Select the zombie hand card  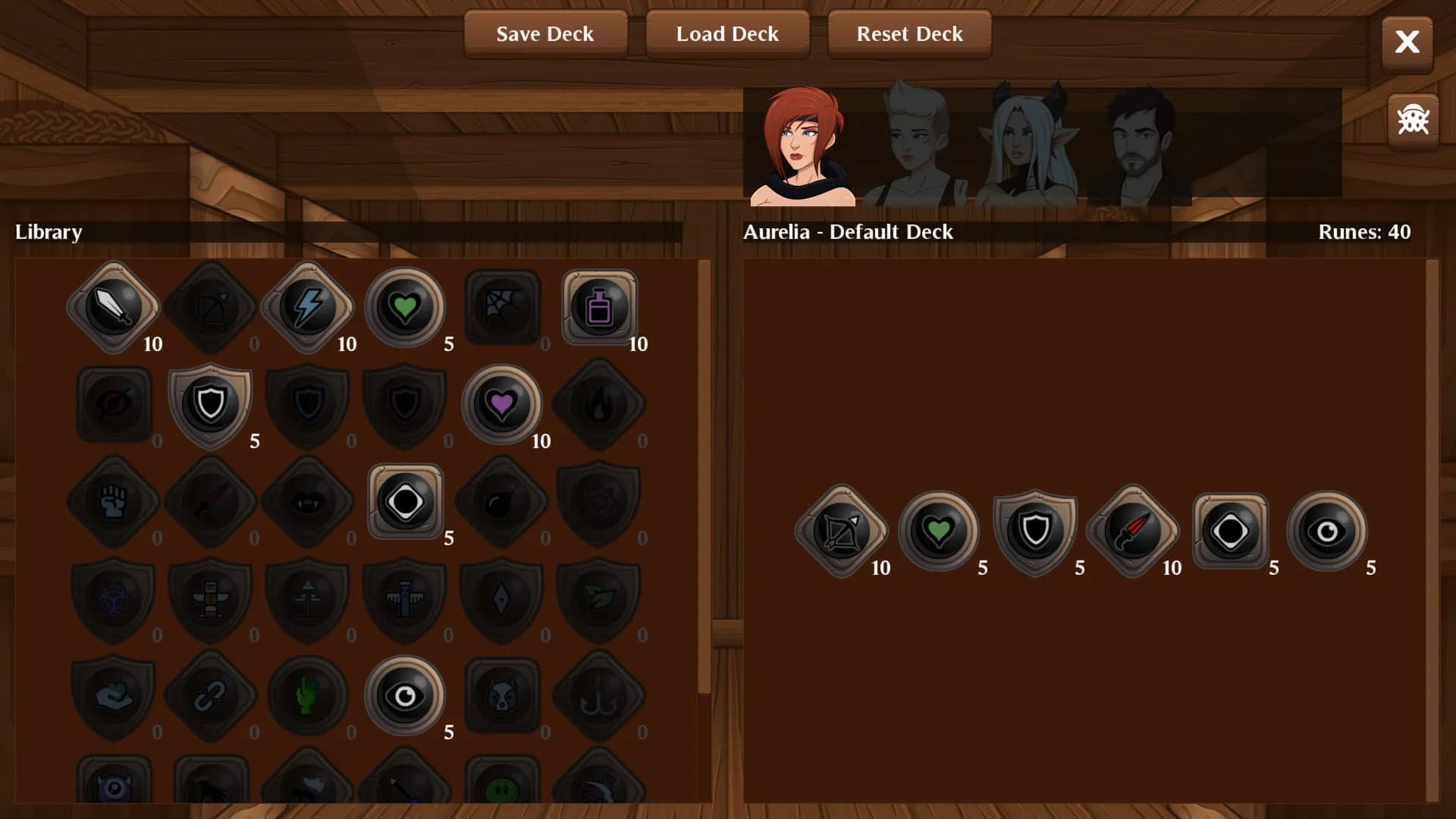(308, 695)
